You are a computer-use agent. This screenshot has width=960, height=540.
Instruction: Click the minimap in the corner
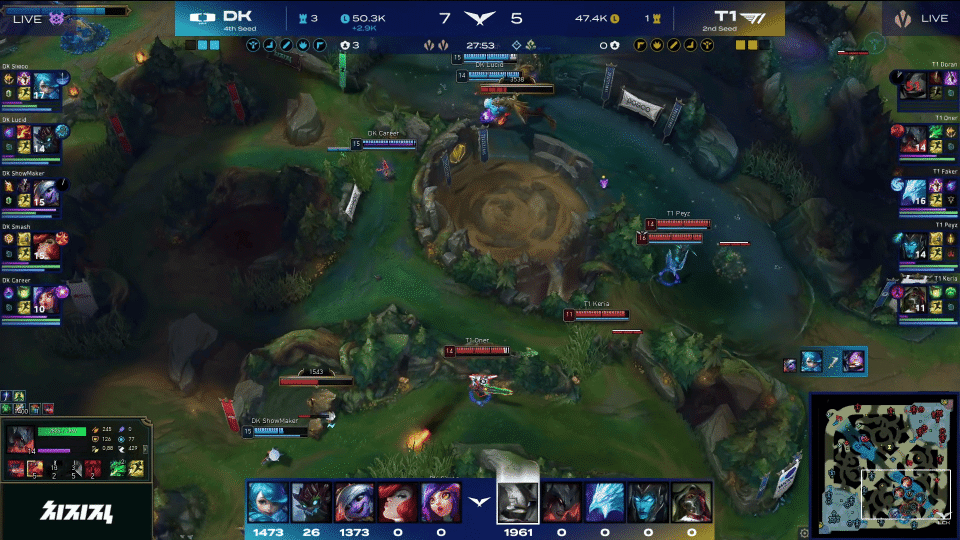[x=880, y=462]
